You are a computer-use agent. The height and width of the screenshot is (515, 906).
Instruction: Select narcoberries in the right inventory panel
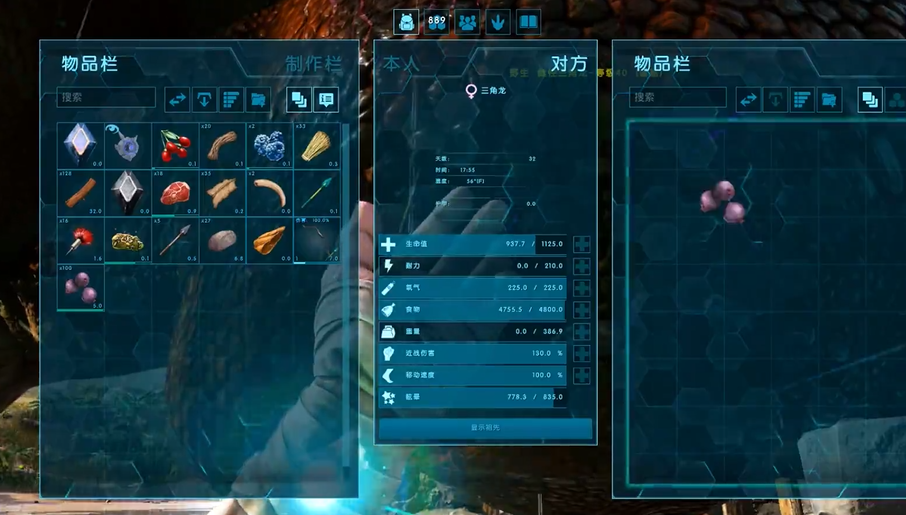tap(722, 202)
